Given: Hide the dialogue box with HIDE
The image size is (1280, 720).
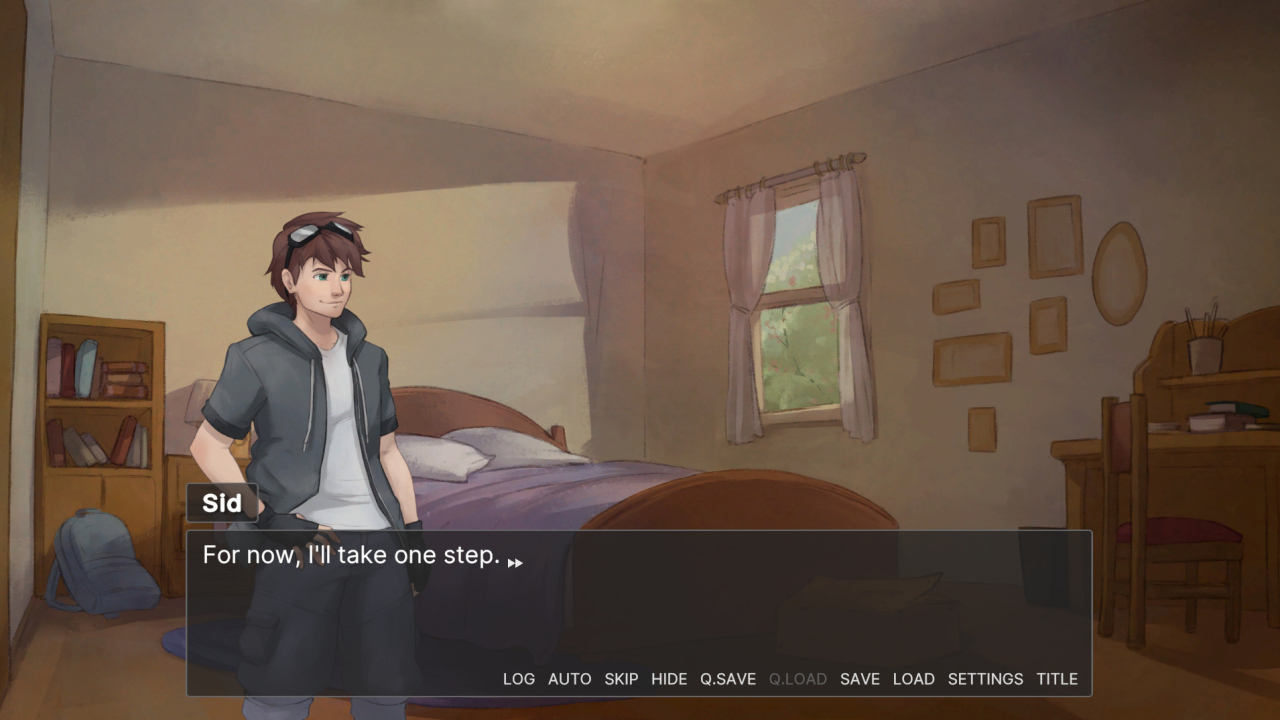Looking at the screenshot, I should [669, 679].
